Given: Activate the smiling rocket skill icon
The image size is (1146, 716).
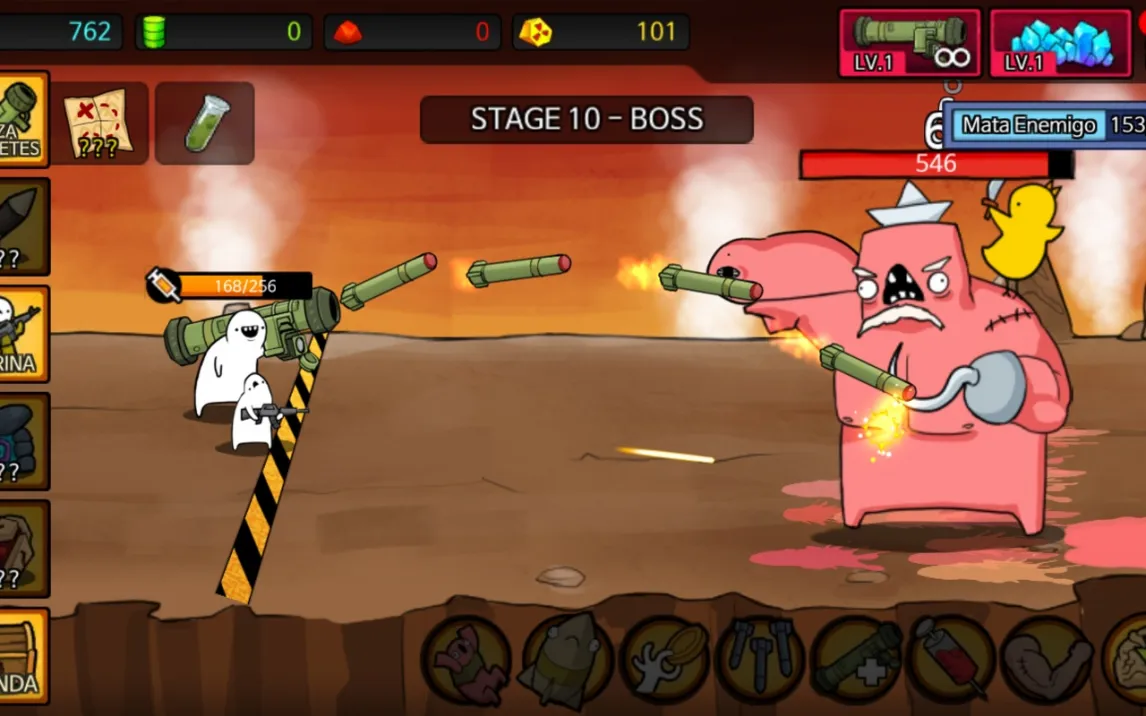Looking at the screenshot, I should coord(566,662).
